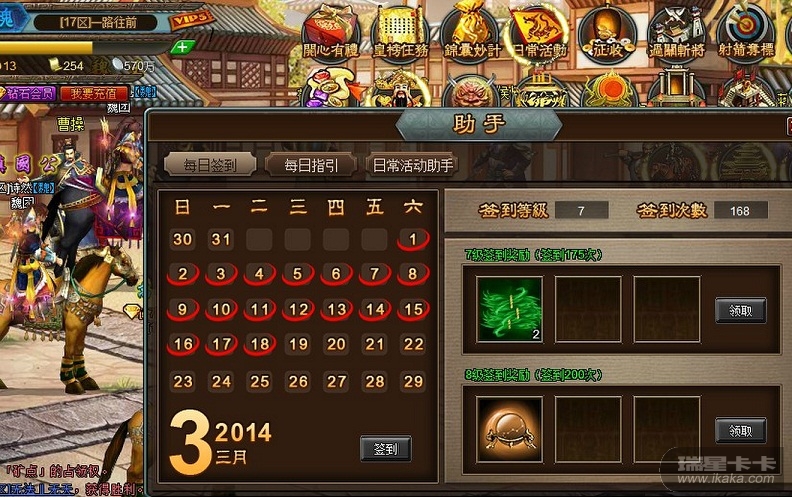
Task: Select the bronze helmet reward item
Action: click(x=509, y=430)
